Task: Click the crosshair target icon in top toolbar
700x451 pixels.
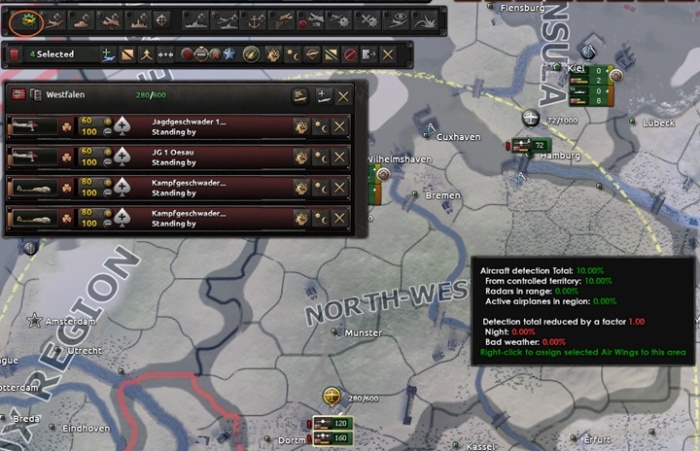Action: 162,19
